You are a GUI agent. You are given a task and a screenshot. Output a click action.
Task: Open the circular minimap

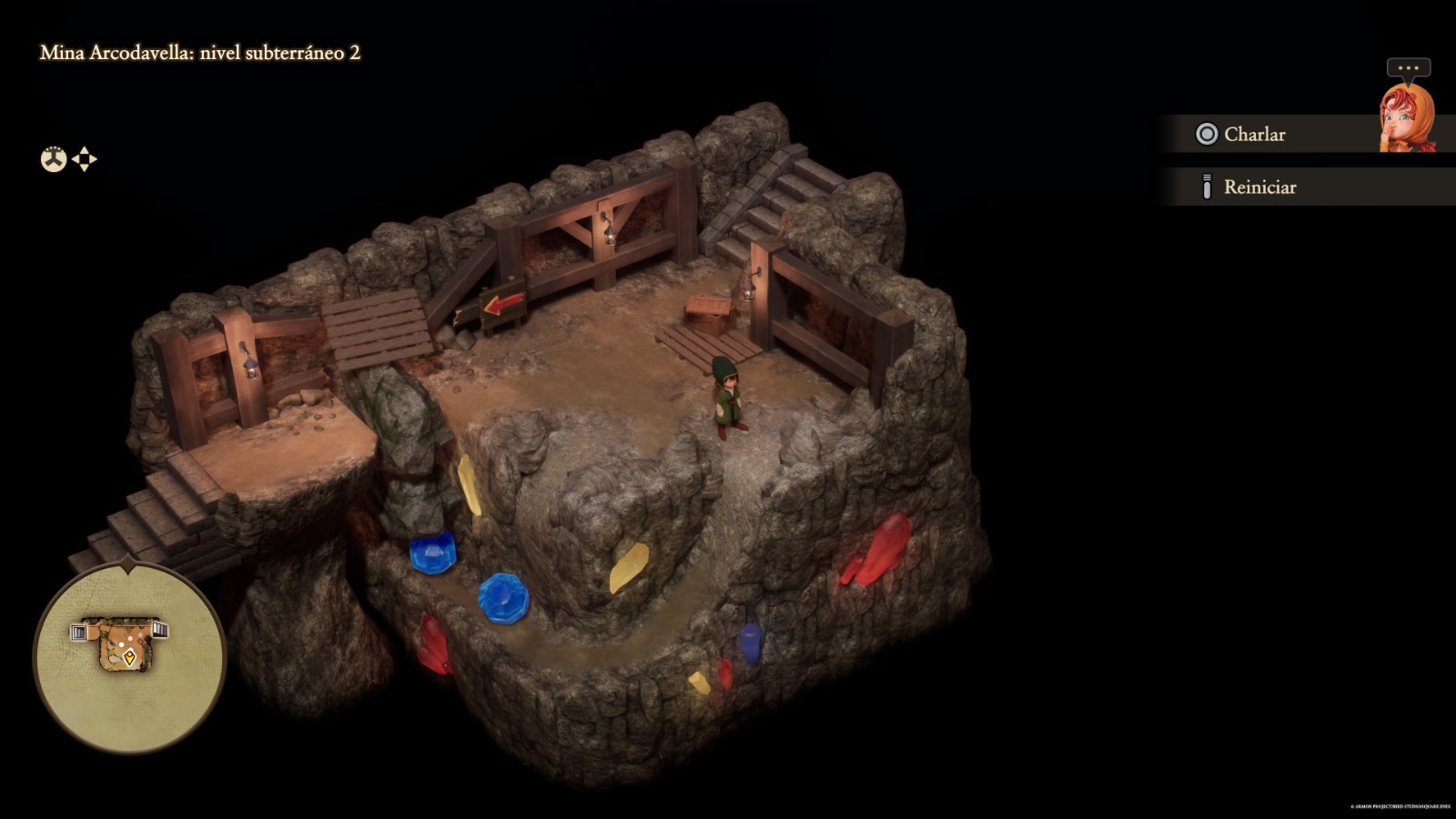tap(129, 655)
